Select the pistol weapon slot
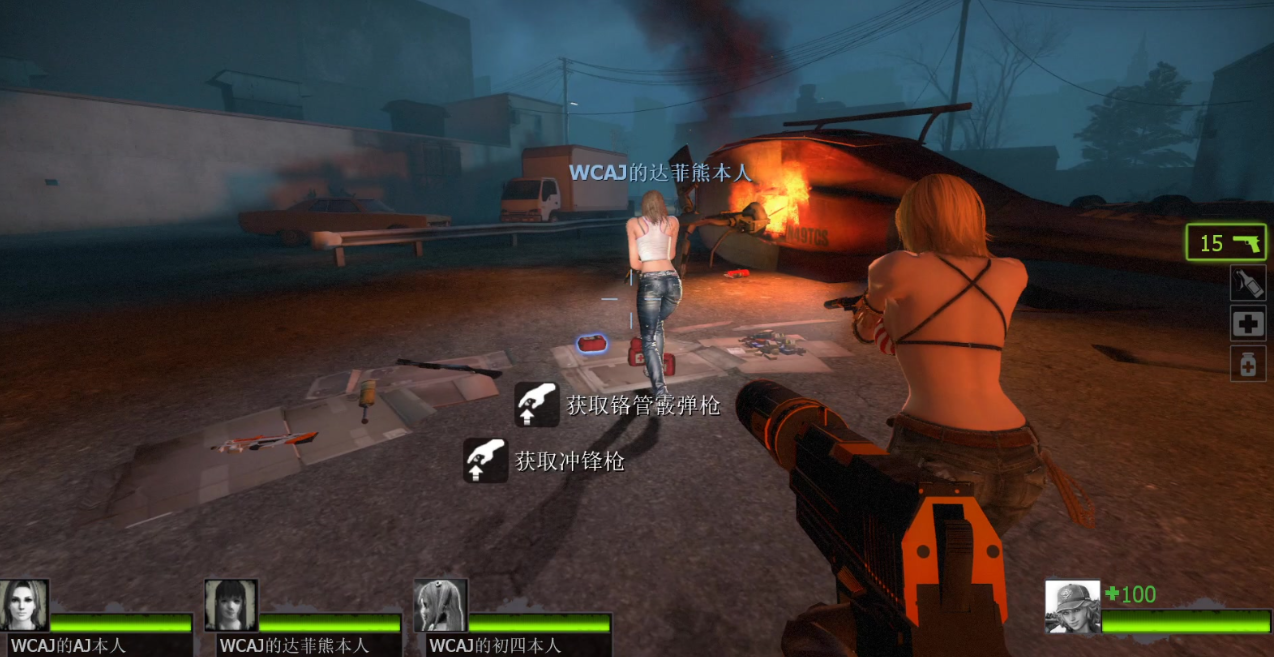This screenshot has height=657, width=1274. (1226, 243)
